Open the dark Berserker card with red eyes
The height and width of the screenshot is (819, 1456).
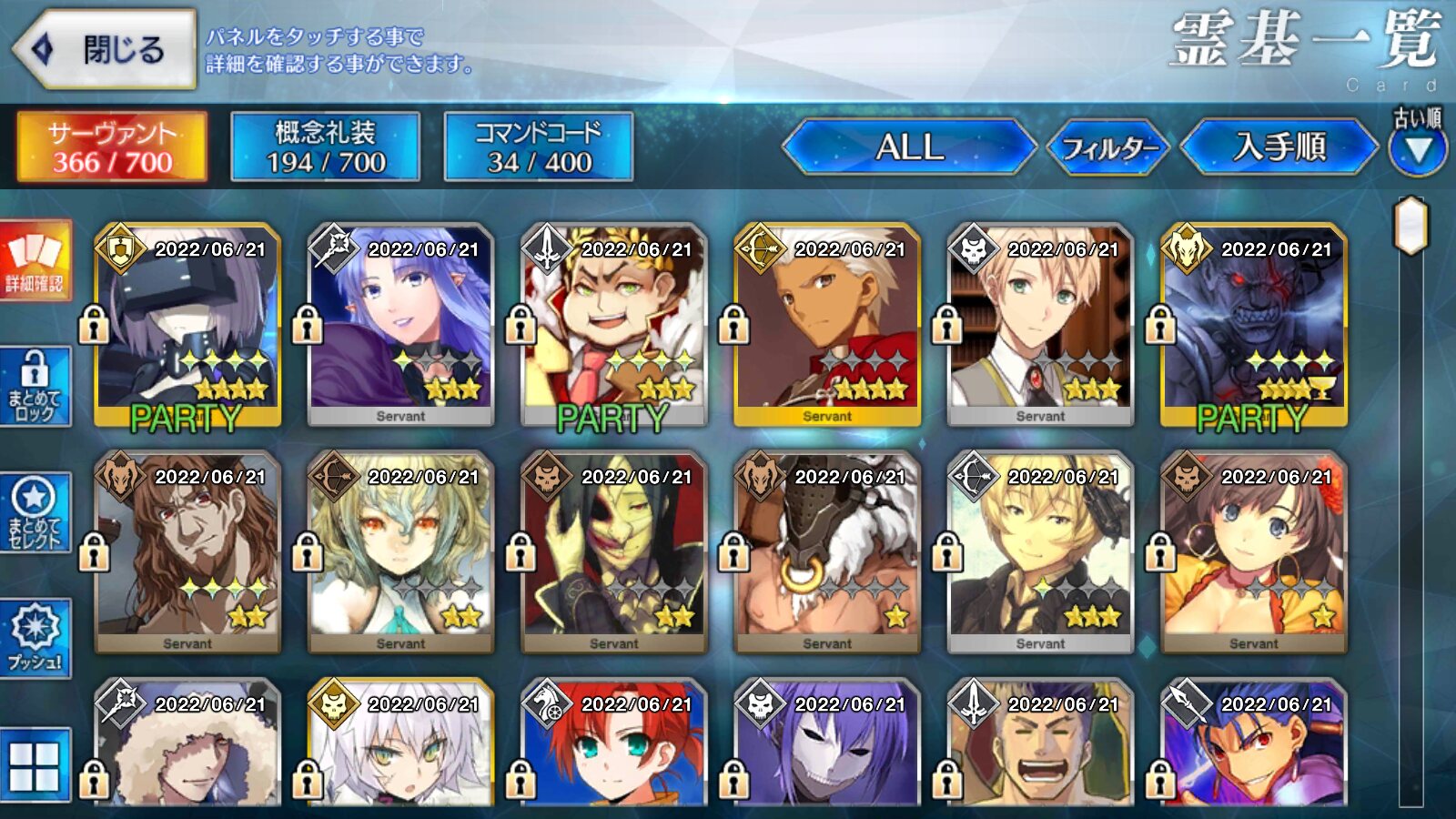(x=1254, y=325)
